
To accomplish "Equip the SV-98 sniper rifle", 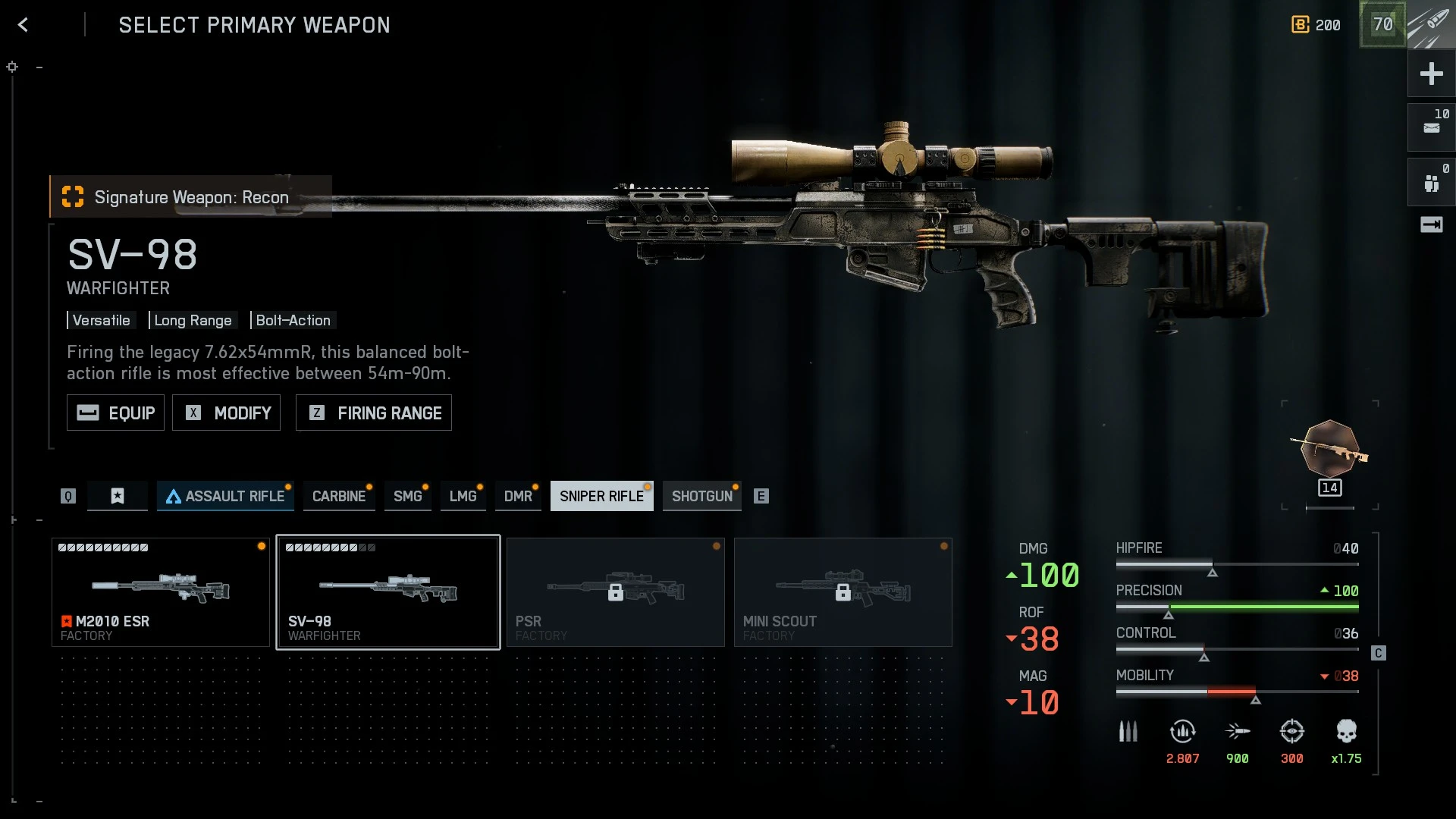I will click(115, 413).
